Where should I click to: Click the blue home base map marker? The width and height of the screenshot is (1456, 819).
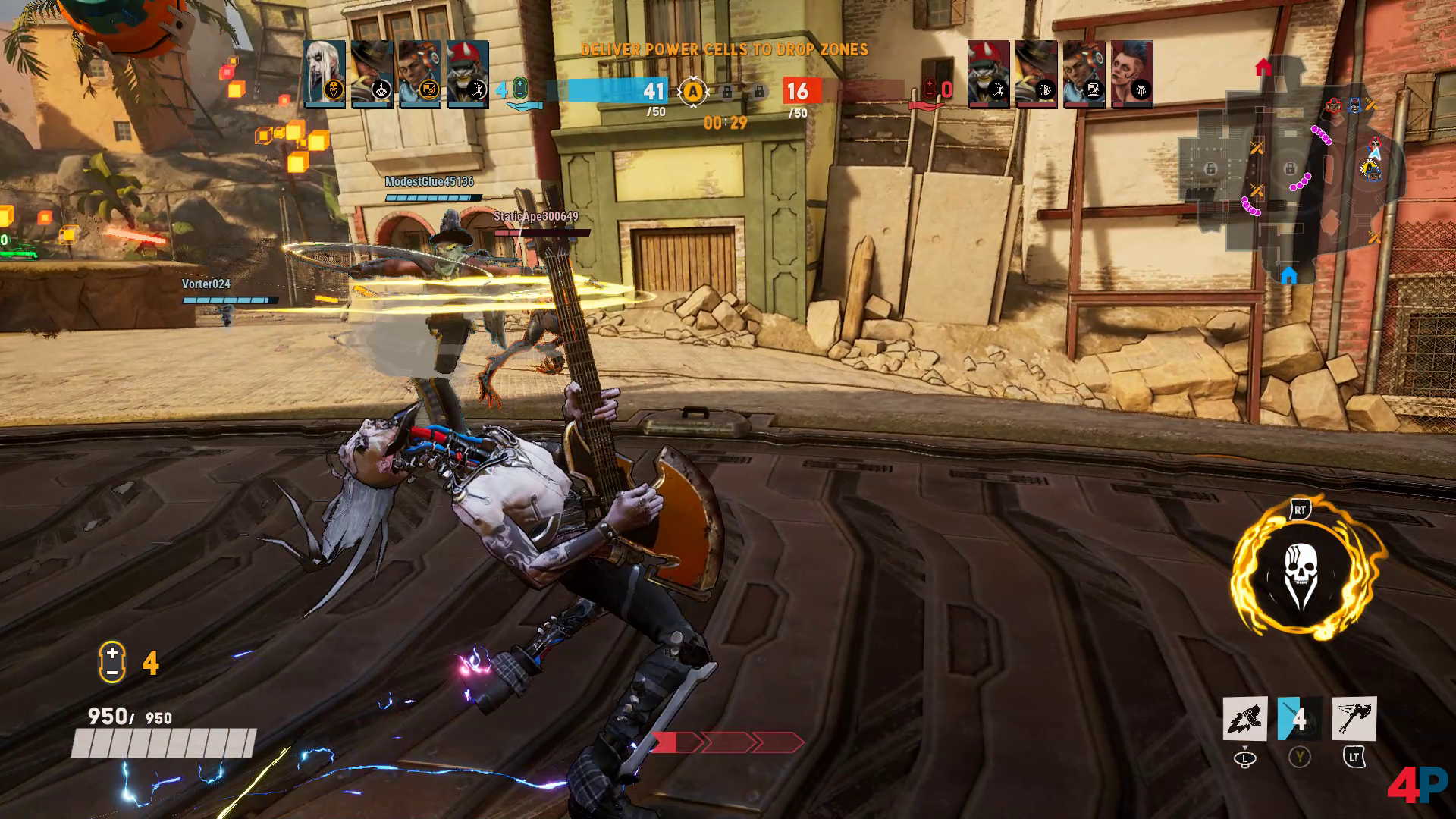(x=1288, y=274)
